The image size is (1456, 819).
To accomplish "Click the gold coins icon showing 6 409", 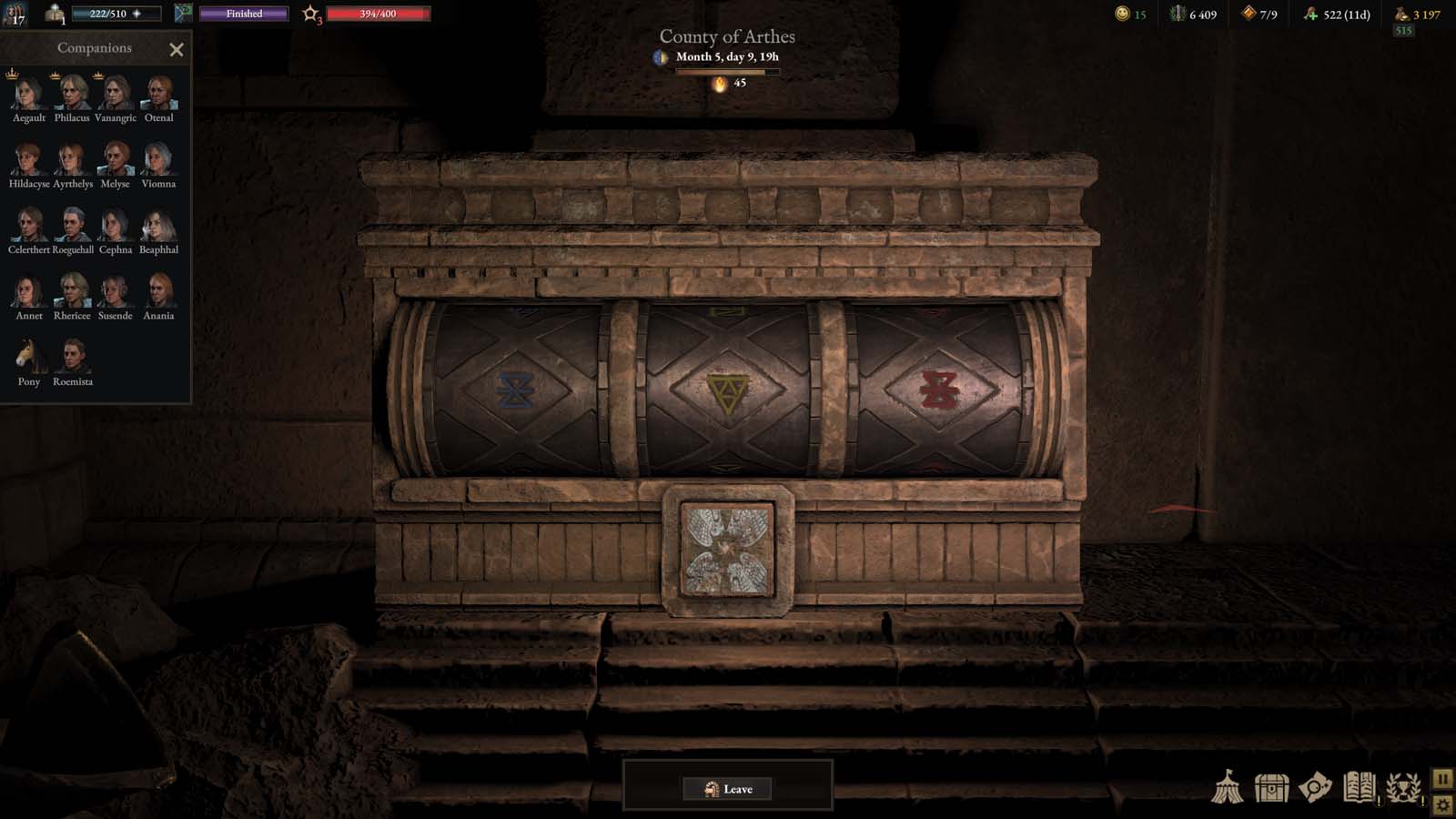I will pyautogui.click(x=1174, y=14).
